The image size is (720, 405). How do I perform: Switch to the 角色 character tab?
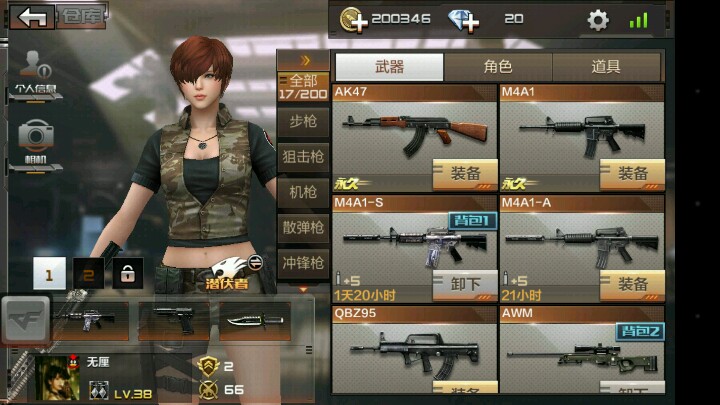tap(498, 67)
